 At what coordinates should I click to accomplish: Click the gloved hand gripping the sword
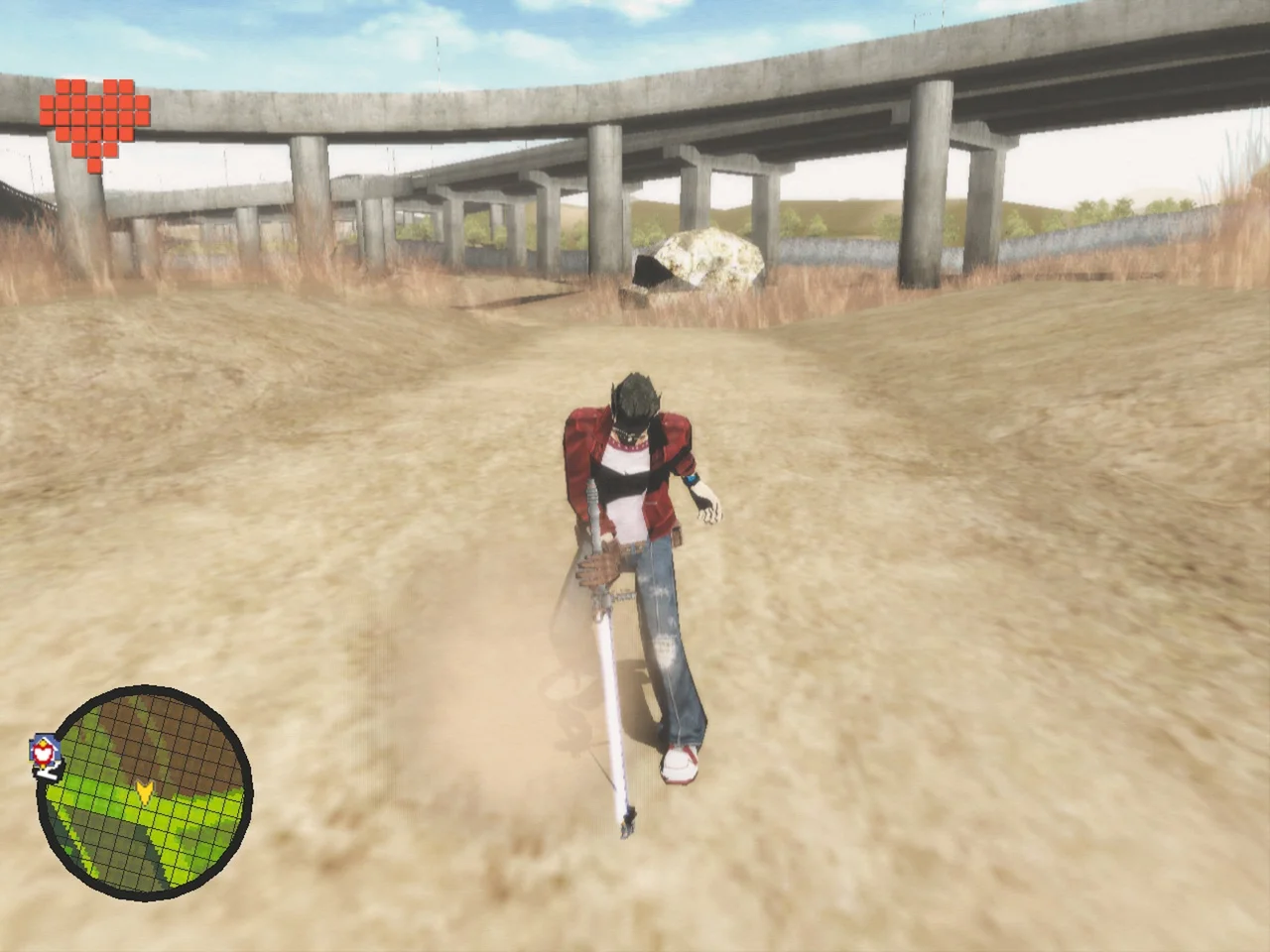click(598, 565)
